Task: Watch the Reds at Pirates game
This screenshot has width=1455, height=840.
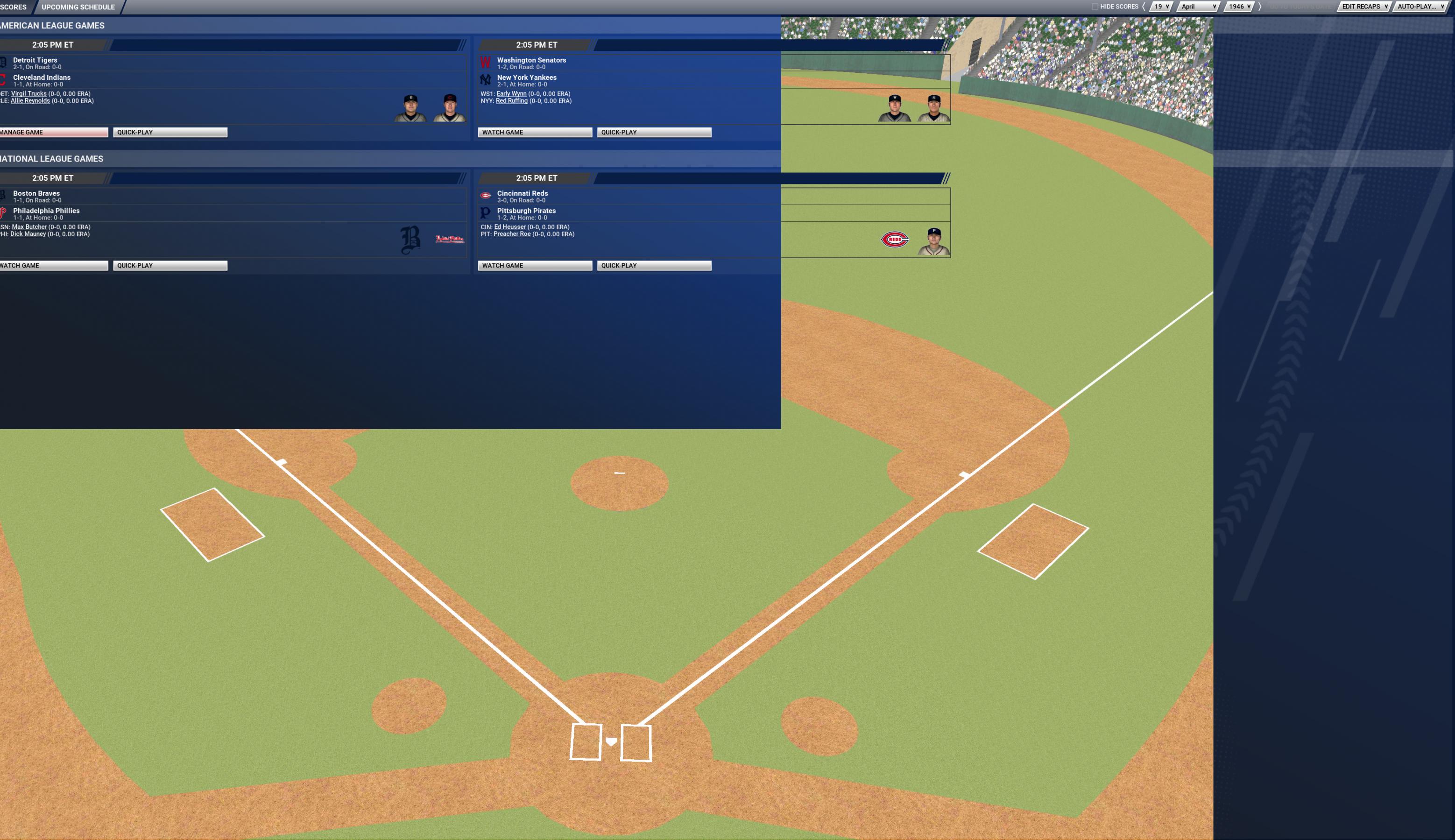Action: click(x=534, y=265)
